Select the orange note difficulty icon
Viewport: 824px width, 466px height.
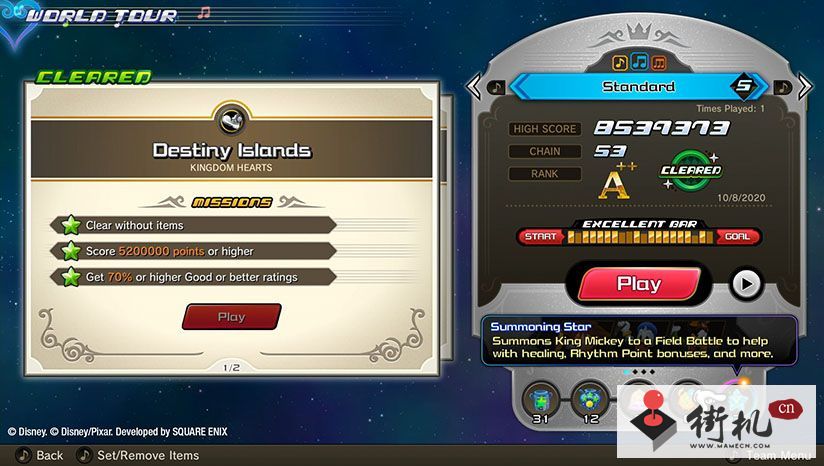click(659, 62)
